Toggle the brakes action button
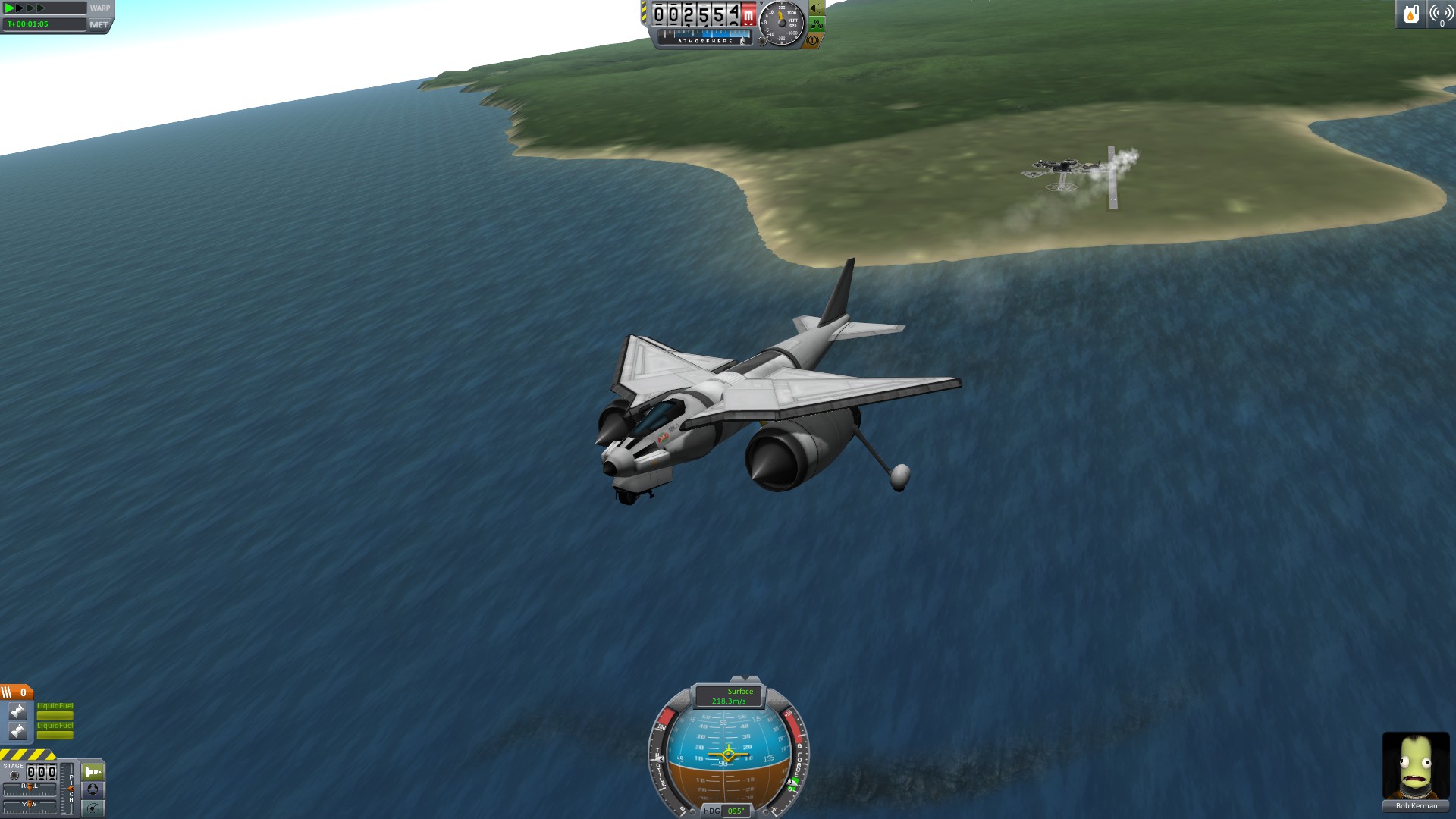Screen dimensions: 1456x819 pyautogui.click(x=812, y=40)
